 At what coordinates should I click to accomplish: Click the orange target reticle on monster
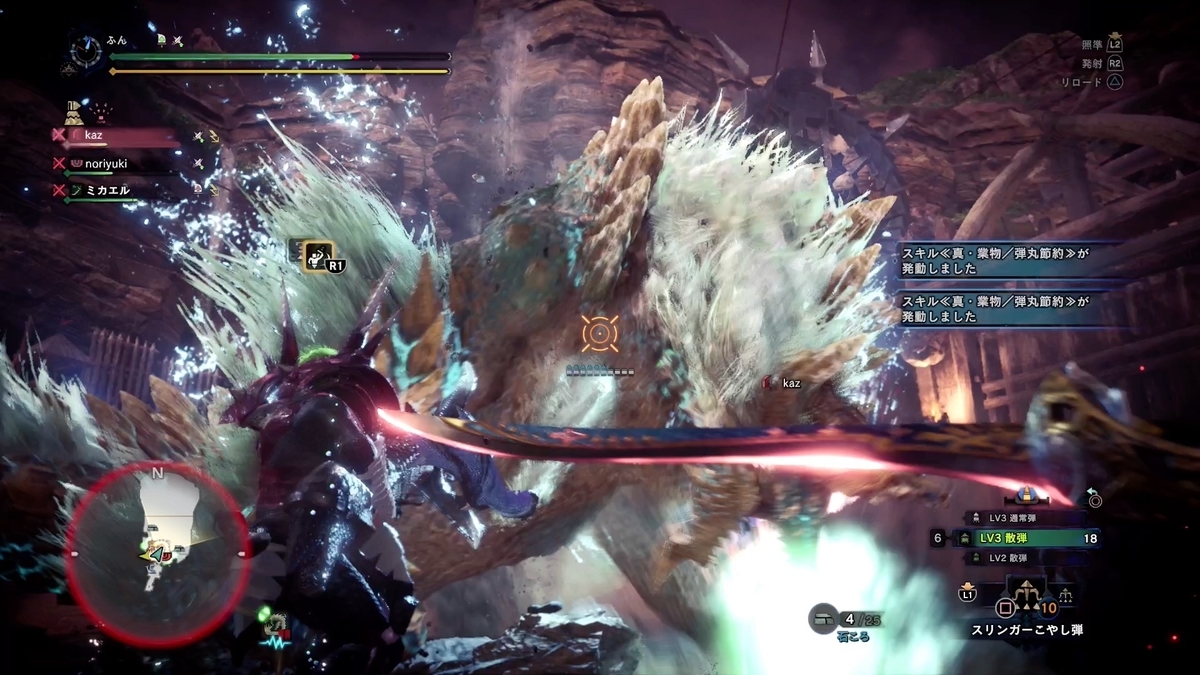click(599, 333)
